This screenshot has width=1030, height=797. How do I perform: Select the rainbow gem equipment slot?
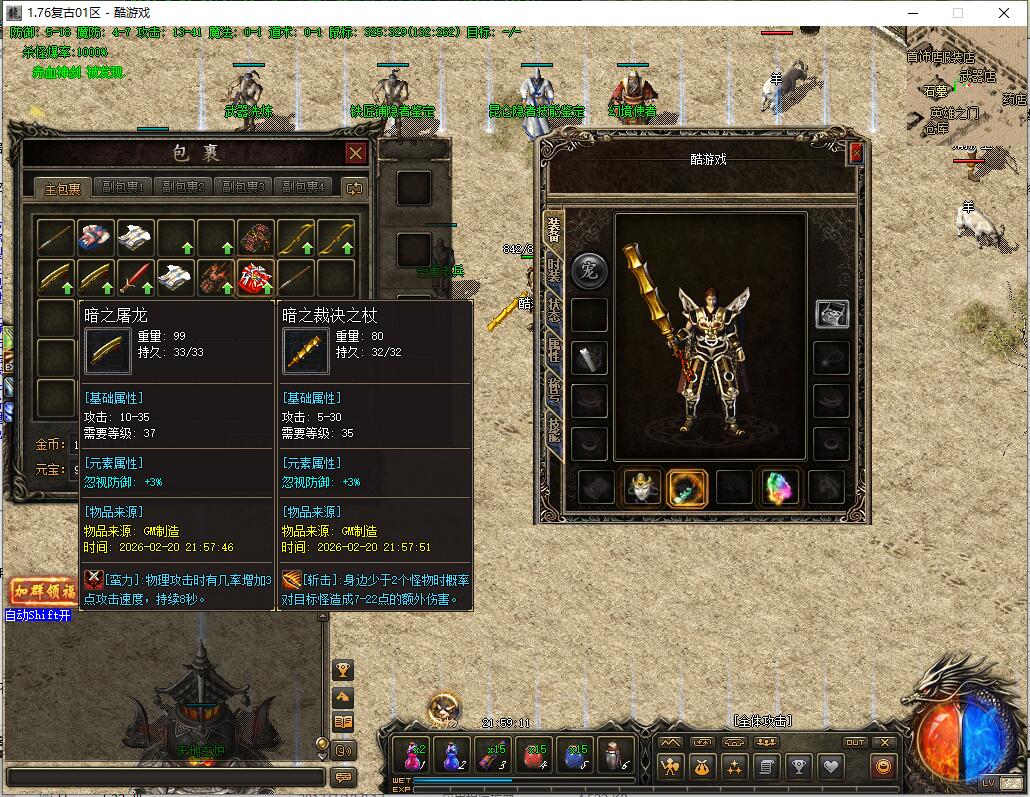click(x=780, y=487)
